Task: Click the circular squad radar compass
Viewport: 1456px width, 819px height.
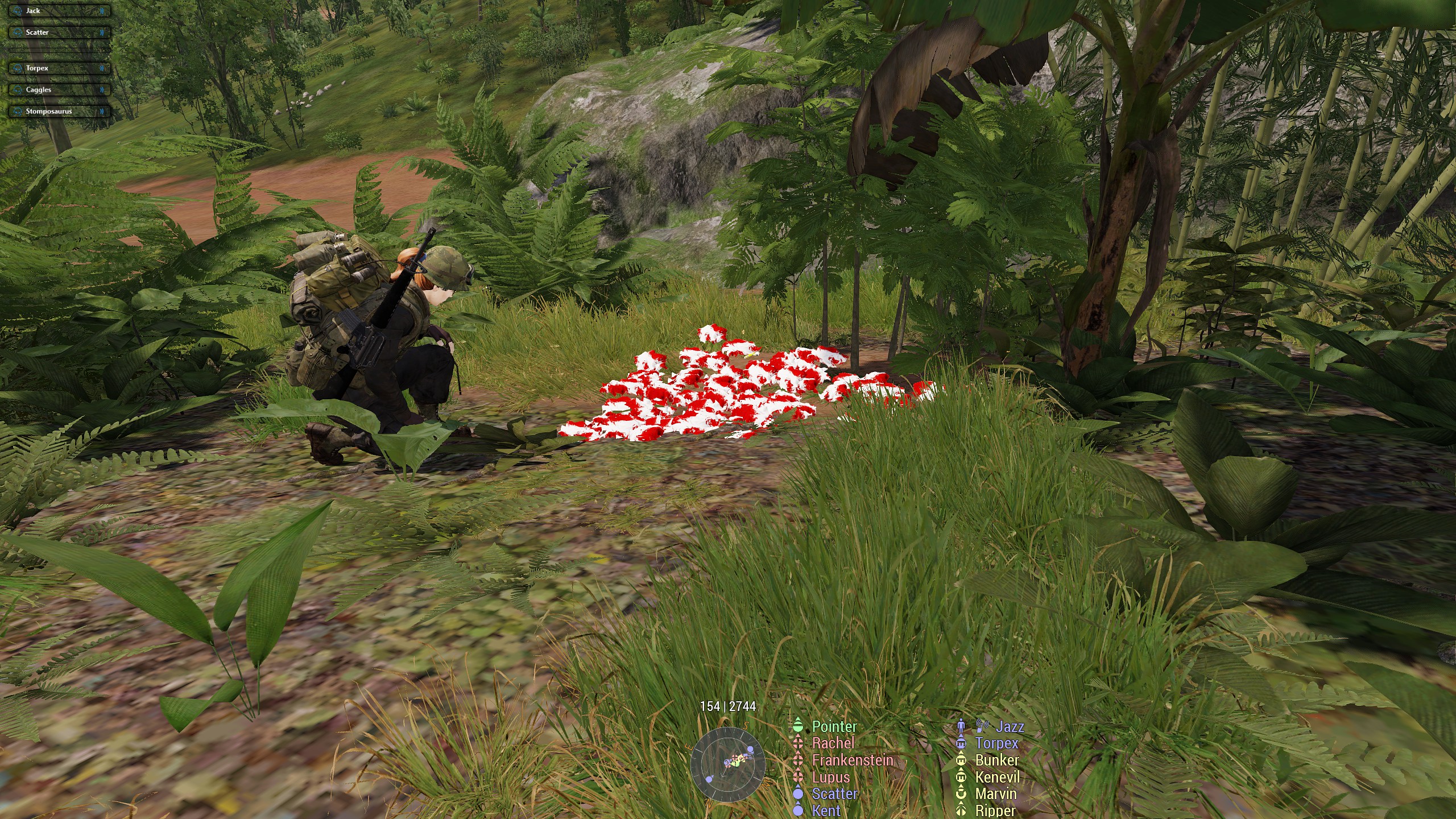Action: point(727,764)
